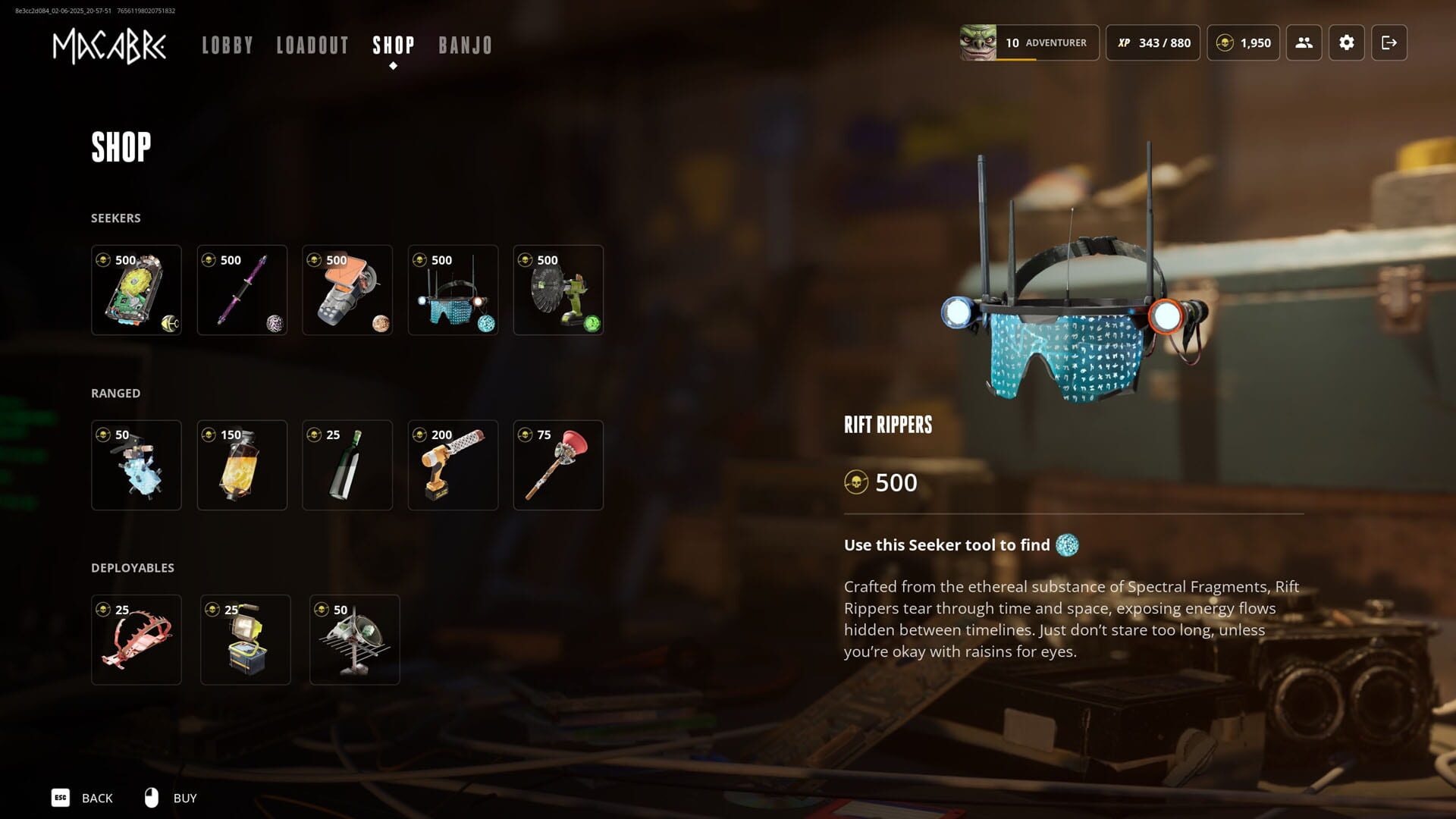Open the settings gear icon
Screen dimensions: 1456x819
1347,43
